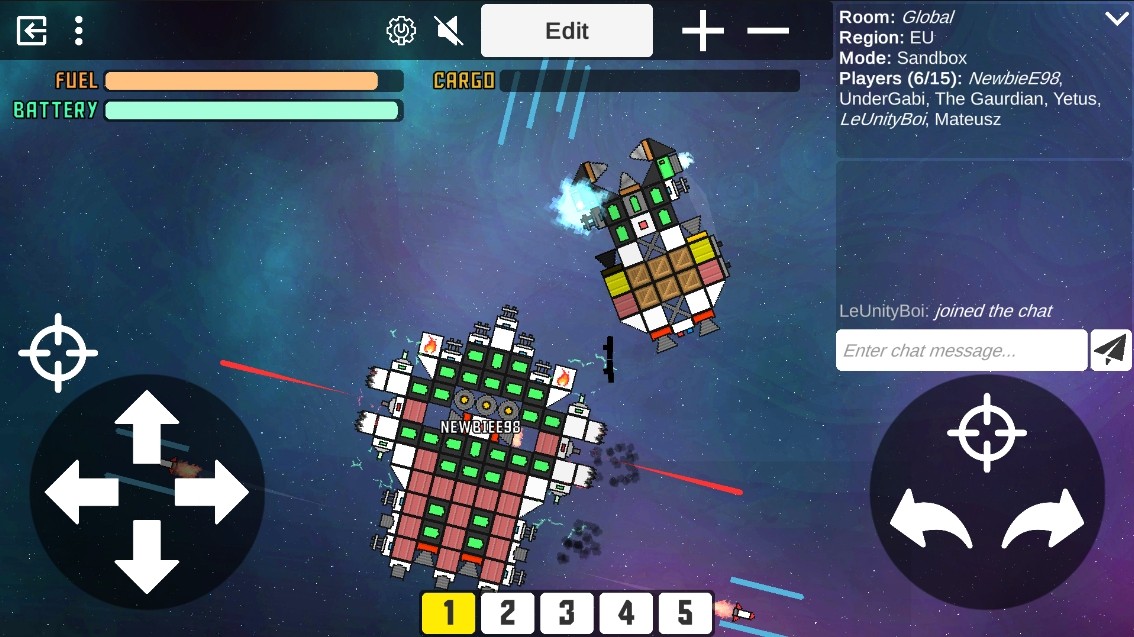Zoom out with the minus button
The width and height of the screenshot is (1134, 637).
coord(768,31)
